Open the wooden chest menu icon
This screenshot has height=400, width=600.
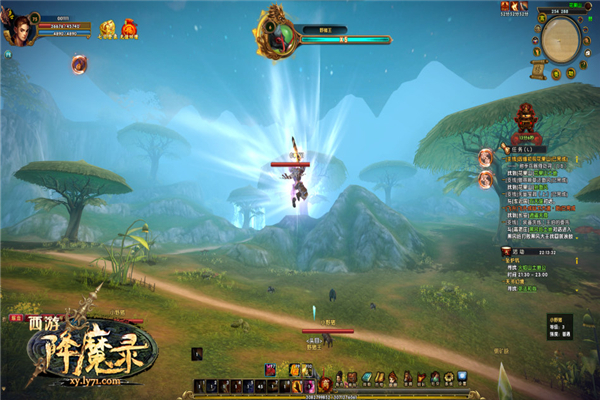[x=352, y=377]
